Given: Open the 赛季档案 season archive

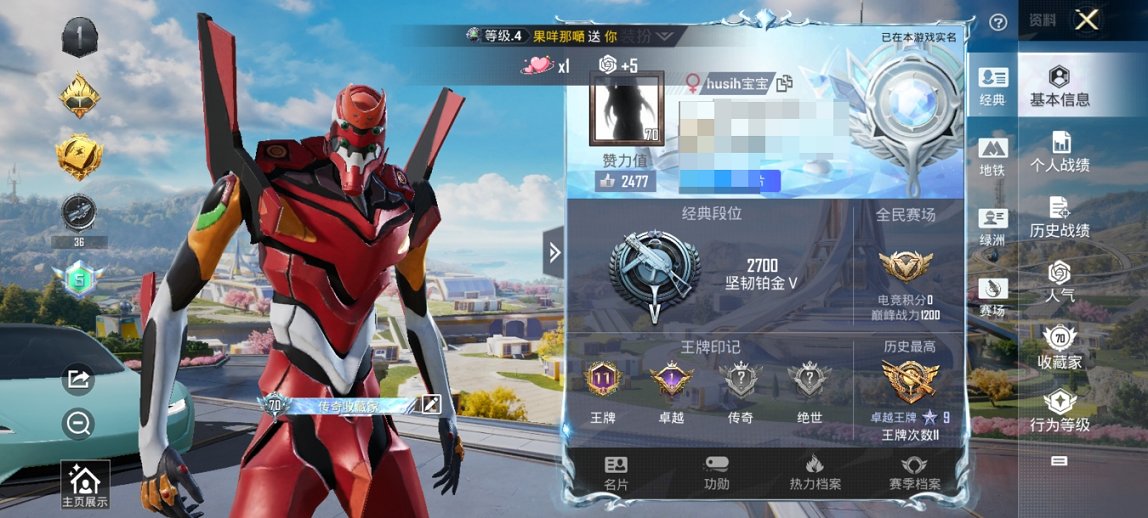Looking at the screenshot, I should point(913,473).
